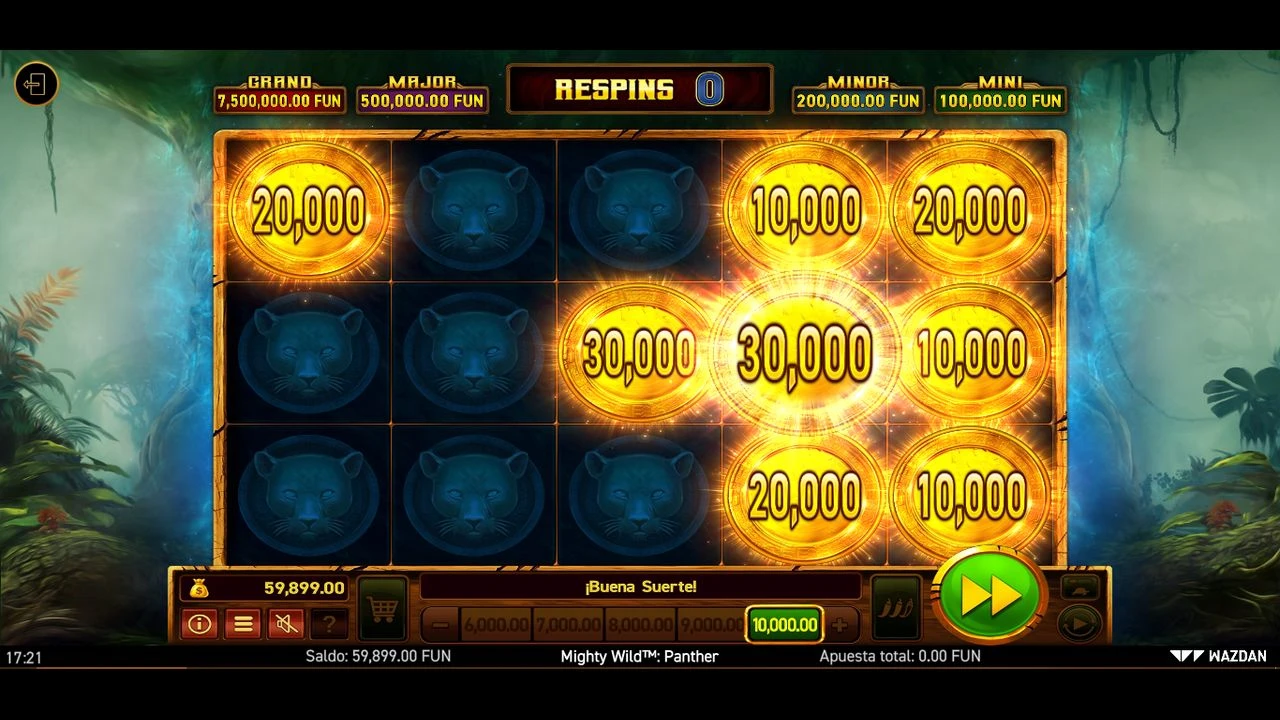Open the hamburger menu
The width and height of the screenshot is (1280, 720).
pos(243,624)
